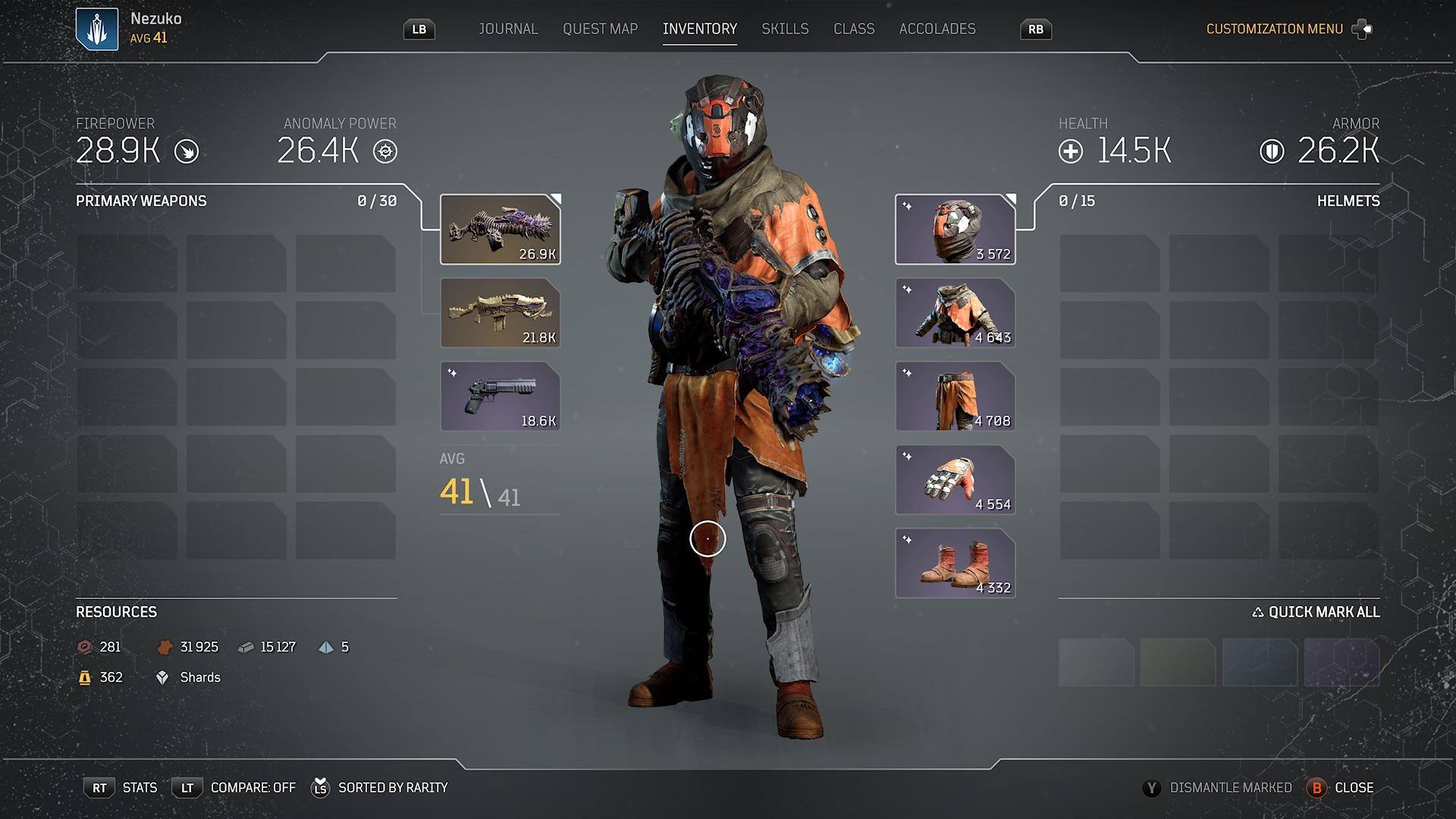The height and width of the screenshot is (819, 1456).
Task: Open the Quest Map tab
Action: point(600,29)
